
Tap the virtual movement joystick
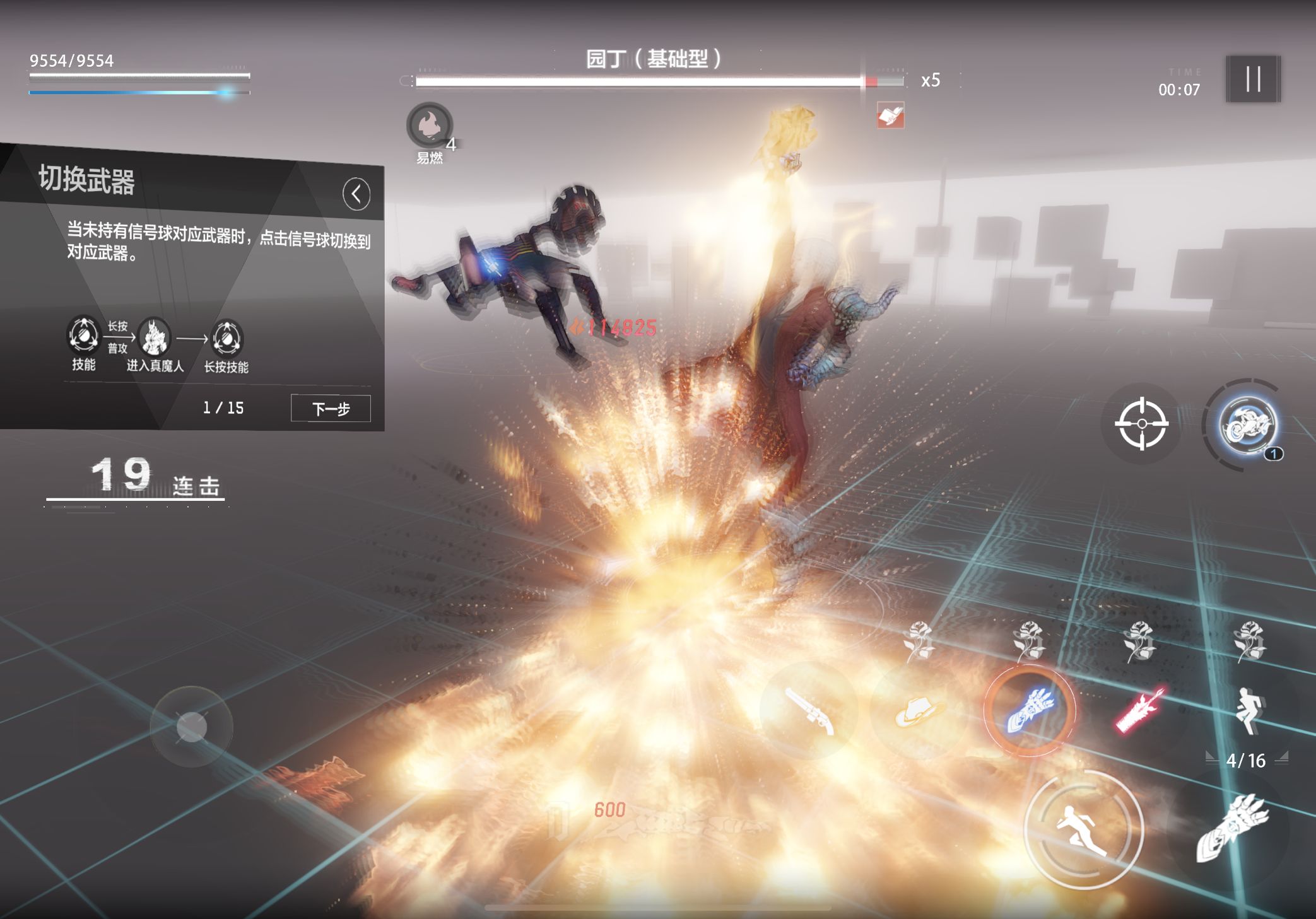[192, 727]
